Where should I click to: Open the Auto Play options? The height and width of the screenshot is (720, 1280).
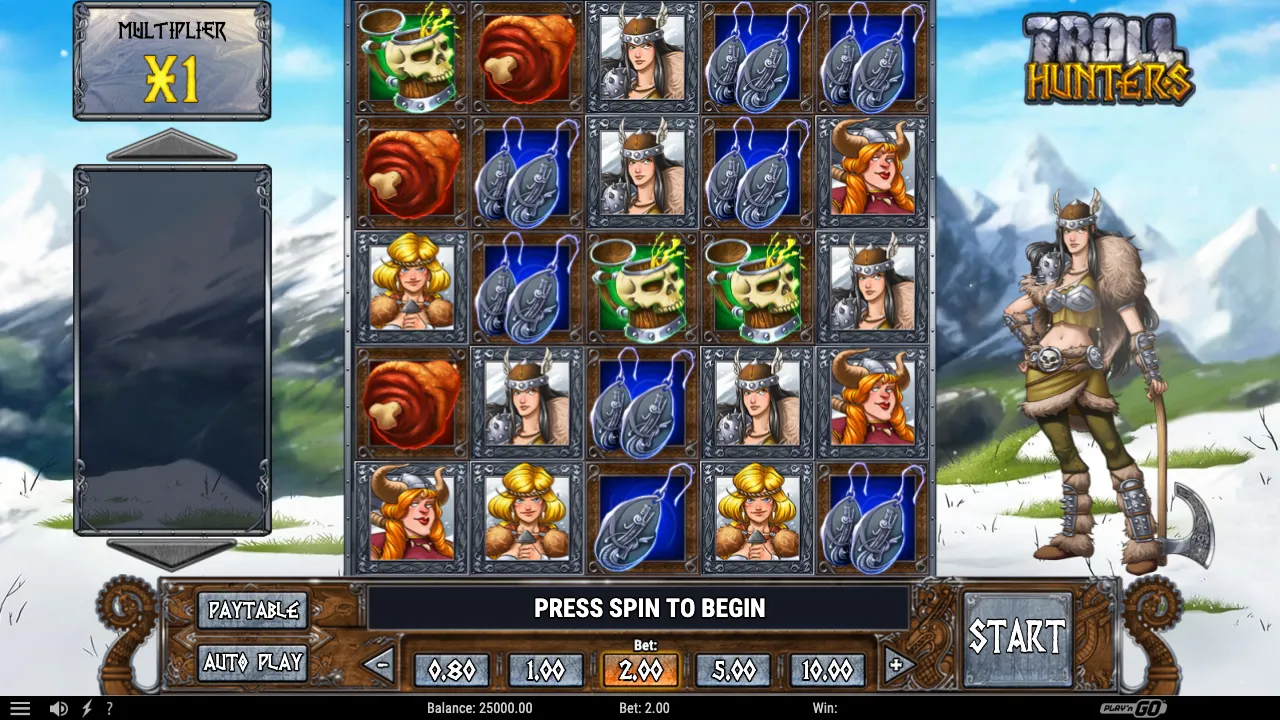[252, 662]
